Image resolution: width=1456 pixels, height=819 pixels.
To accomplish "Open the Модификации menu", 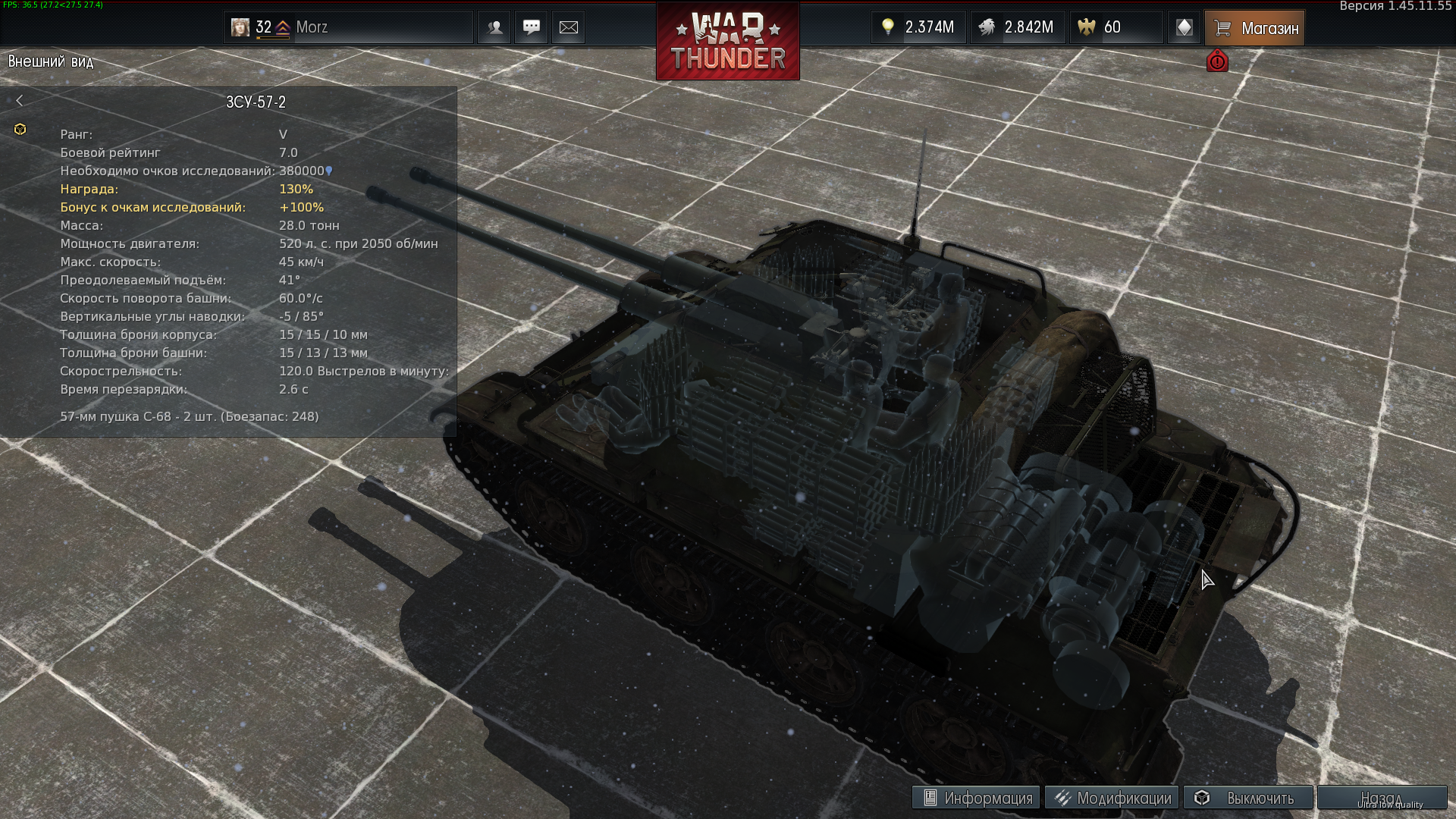I will [x=1112, y=798].
